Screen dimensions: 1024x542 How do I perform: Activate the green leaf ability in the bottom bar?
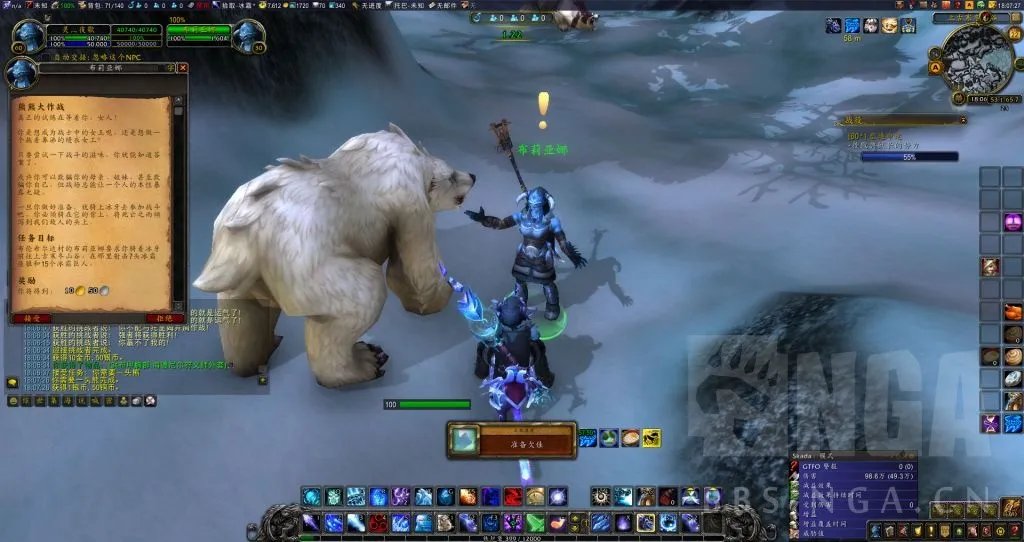click(x=533, y=522)
